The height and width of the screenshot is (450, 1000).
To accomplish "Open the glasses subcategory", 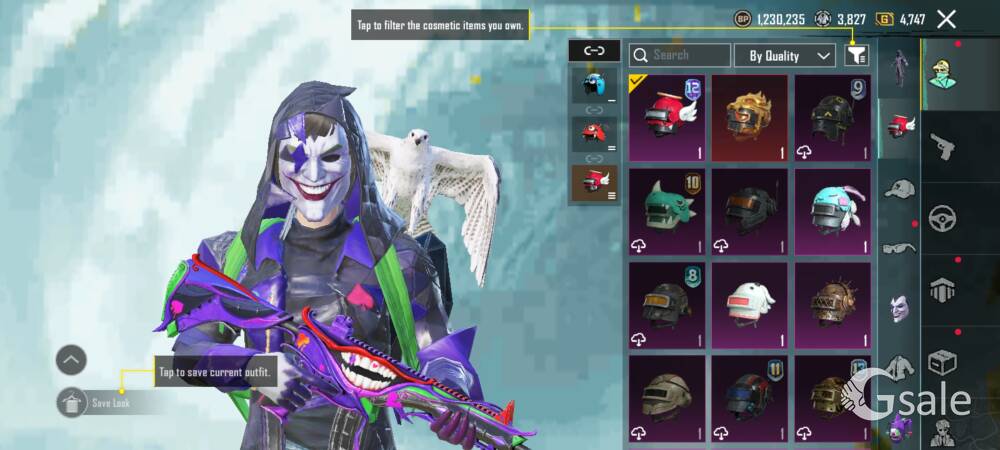I will (x=900, y=248).
